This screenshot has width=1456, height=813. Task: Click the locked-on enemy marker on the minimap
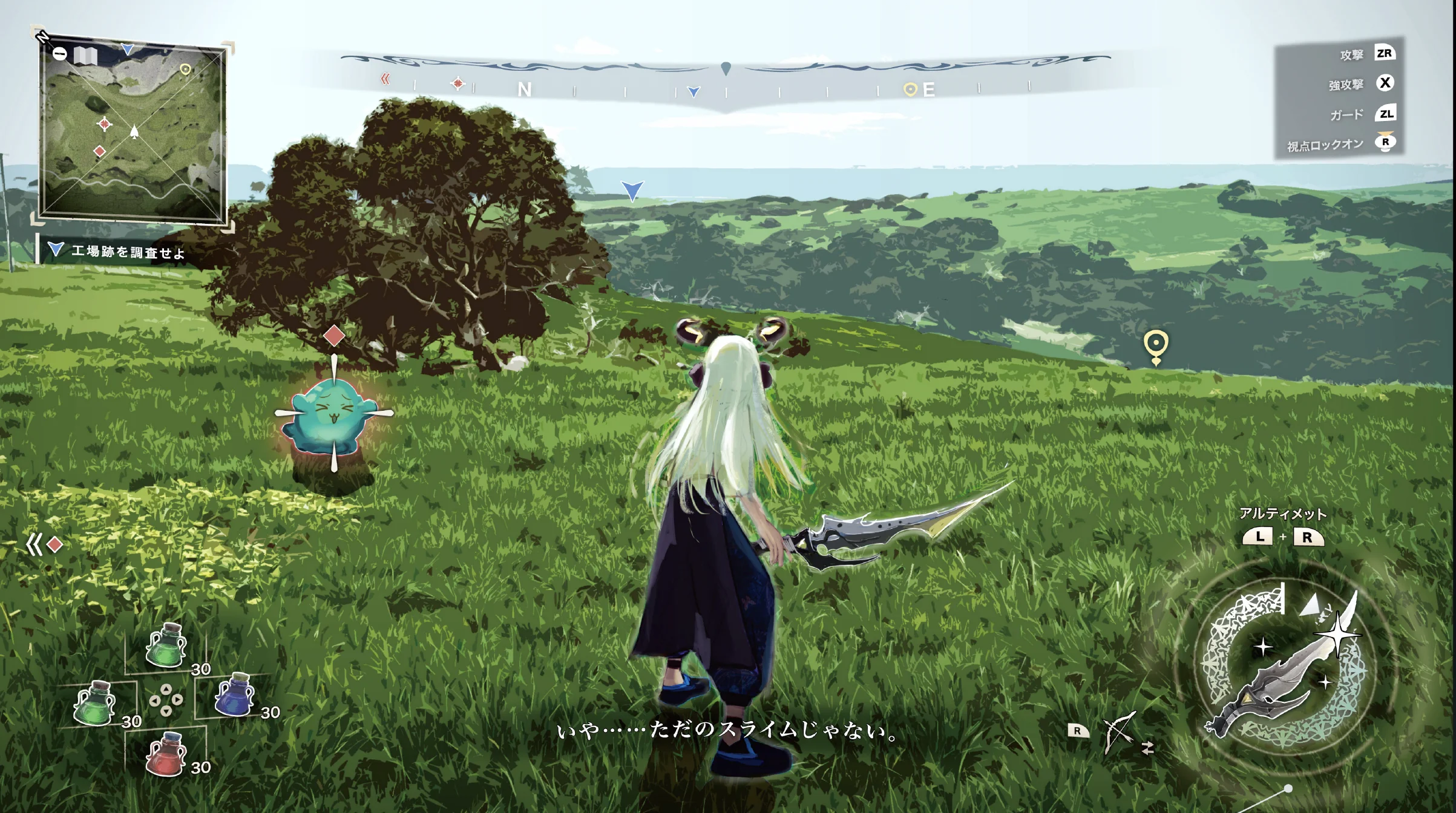pos(105,124)
